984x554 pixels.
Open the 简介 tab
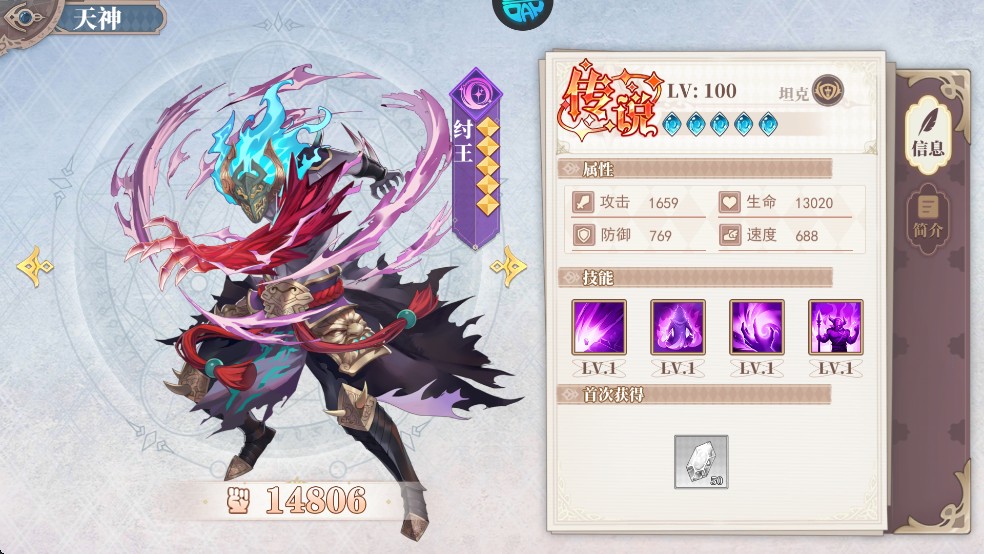(x=927, y=219)
